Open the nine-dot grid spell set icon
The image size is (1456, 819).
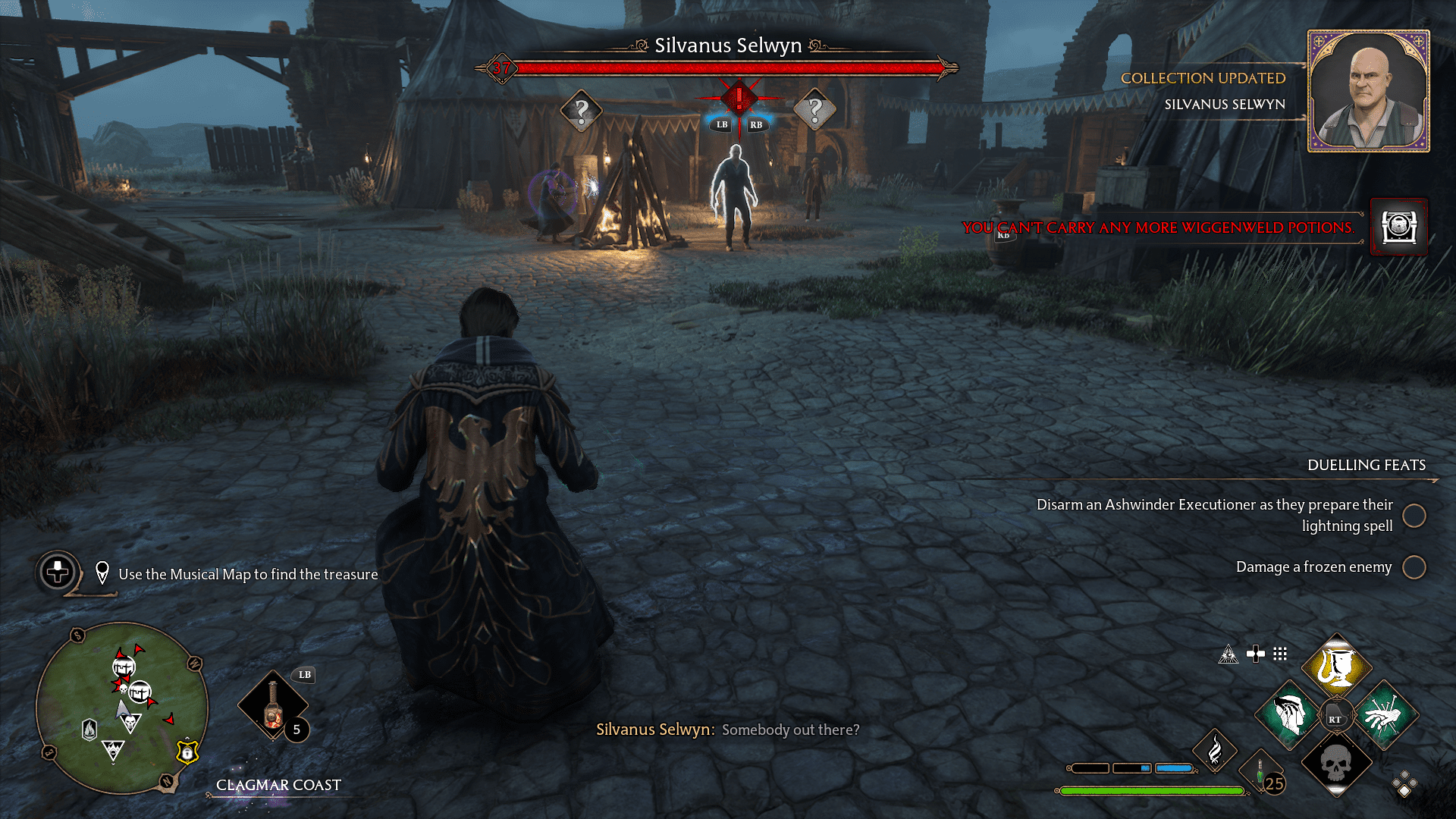[x=1280, y=654]
